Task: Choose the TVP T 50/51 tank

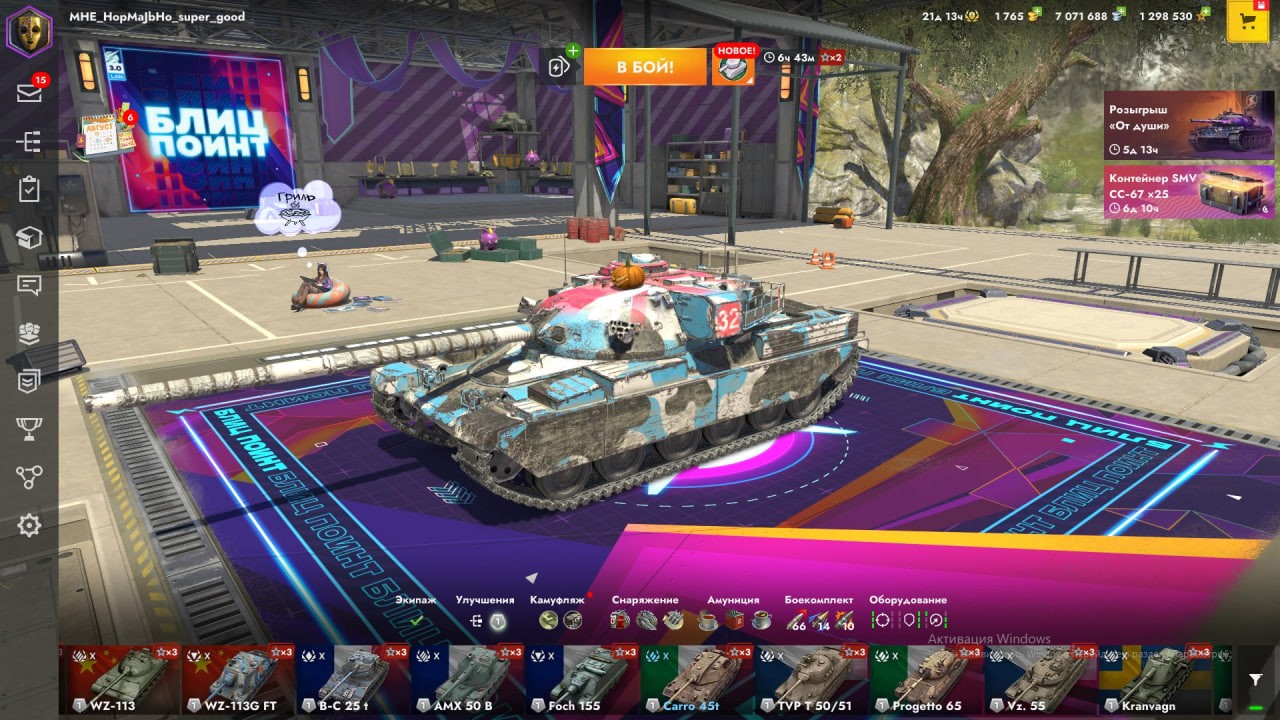Action: 811,678
